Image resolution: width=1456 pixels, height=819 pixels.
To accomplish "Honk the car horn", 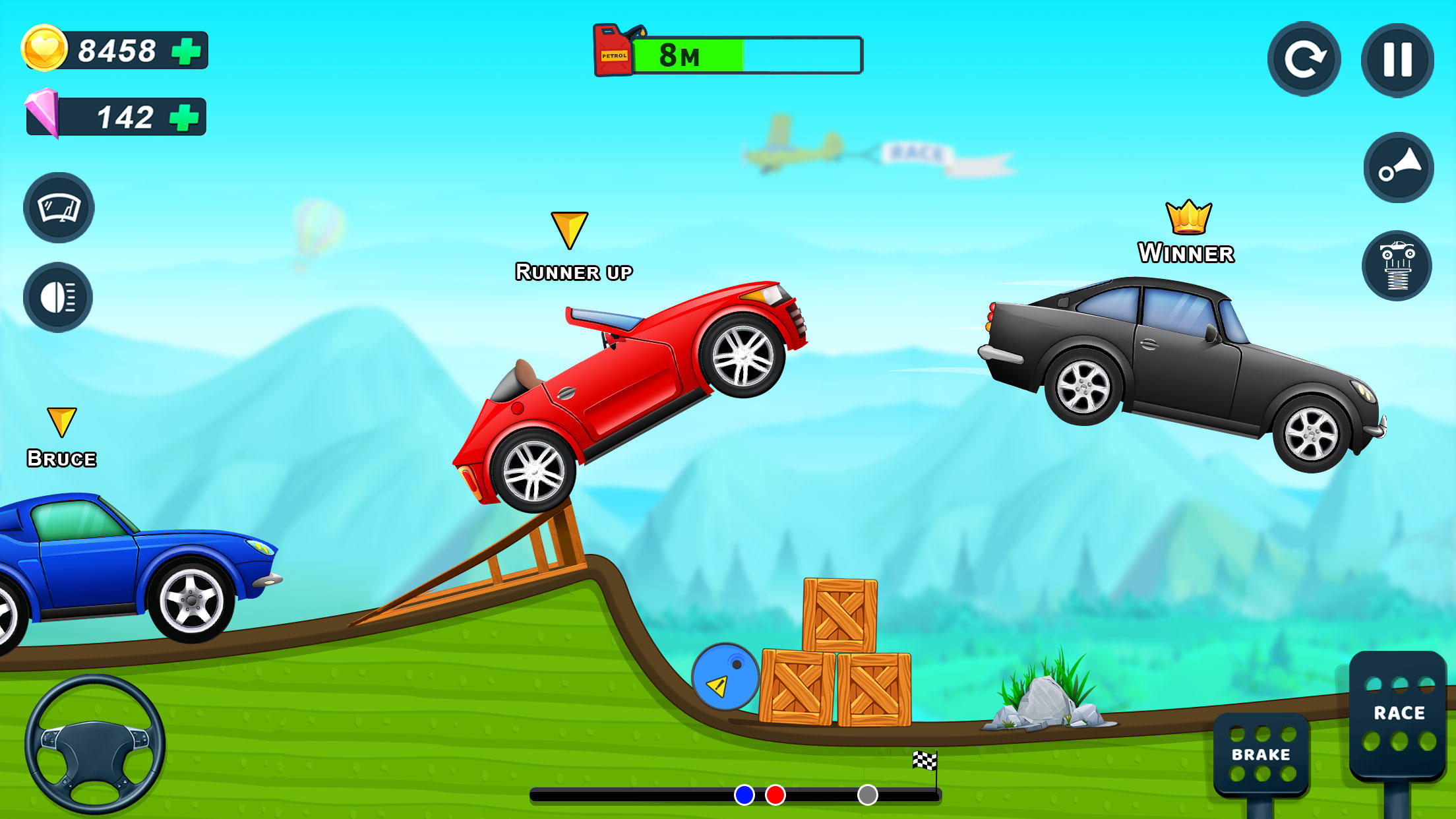I will [x=1398, y=167].
